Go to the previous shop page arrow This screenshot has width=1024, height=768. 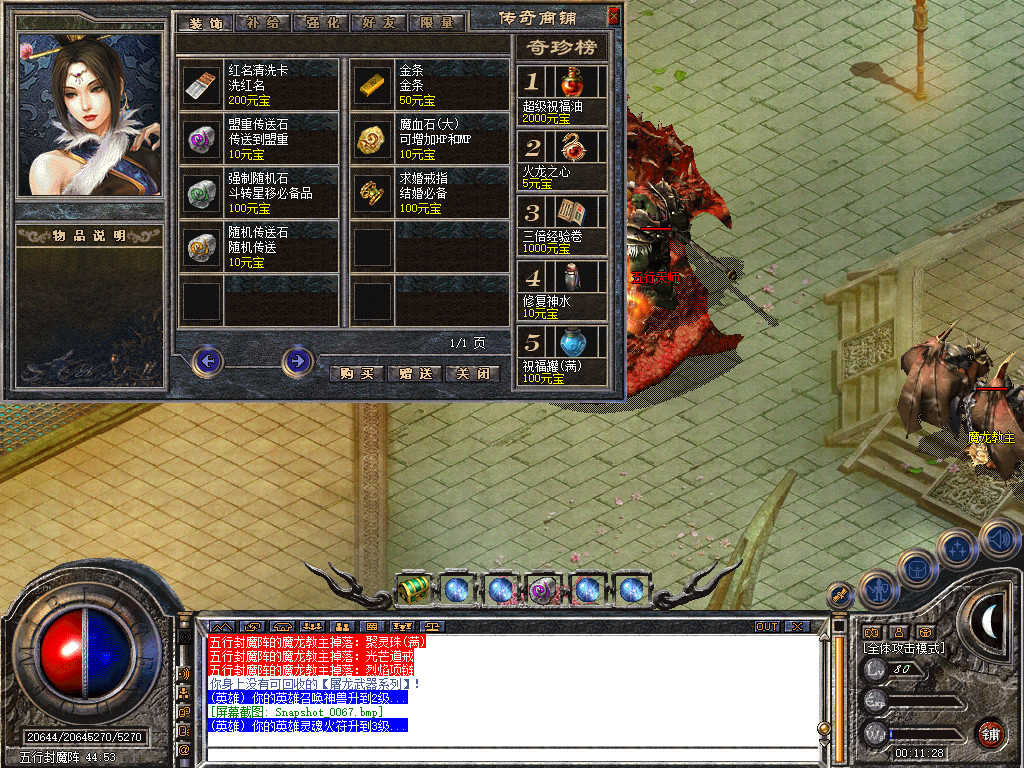tap(208, 361)
